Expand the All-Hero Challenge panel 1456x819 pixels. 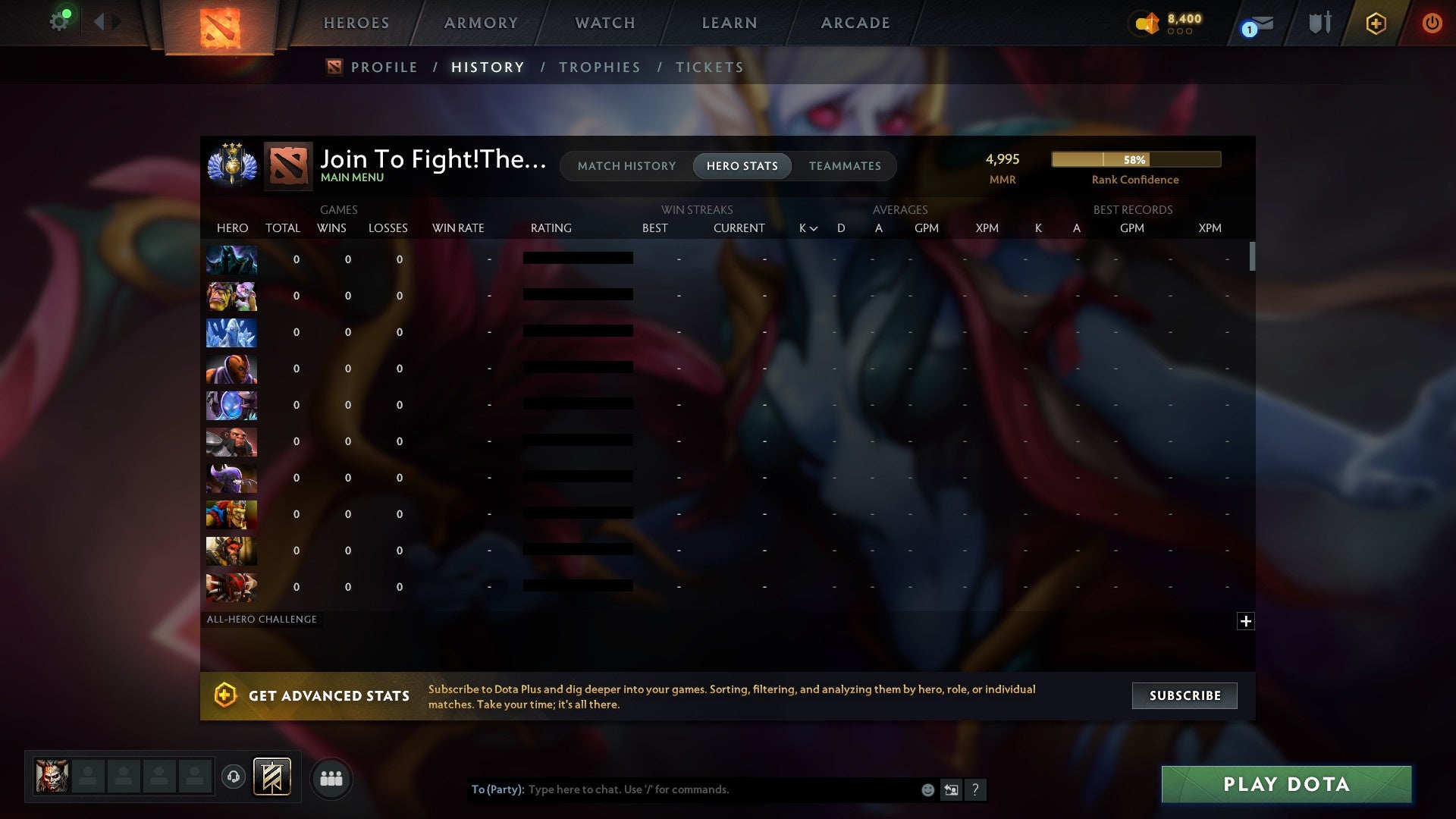[x=1246, y=620]
